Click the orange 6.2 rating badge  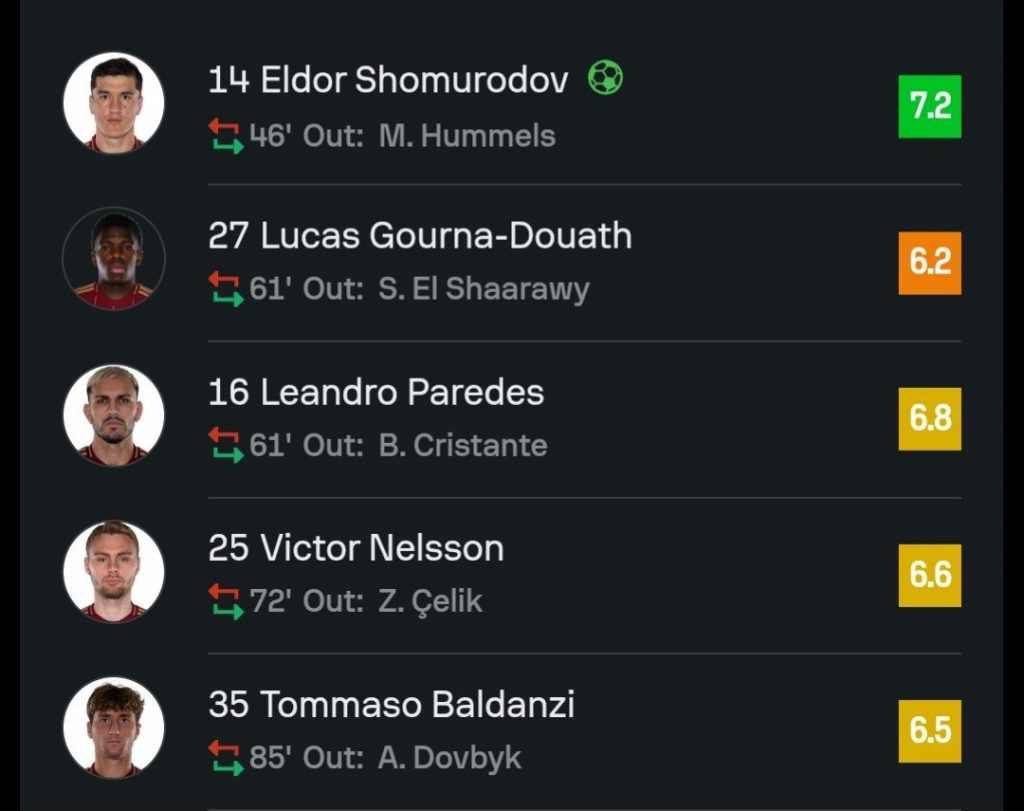point(929,262)
